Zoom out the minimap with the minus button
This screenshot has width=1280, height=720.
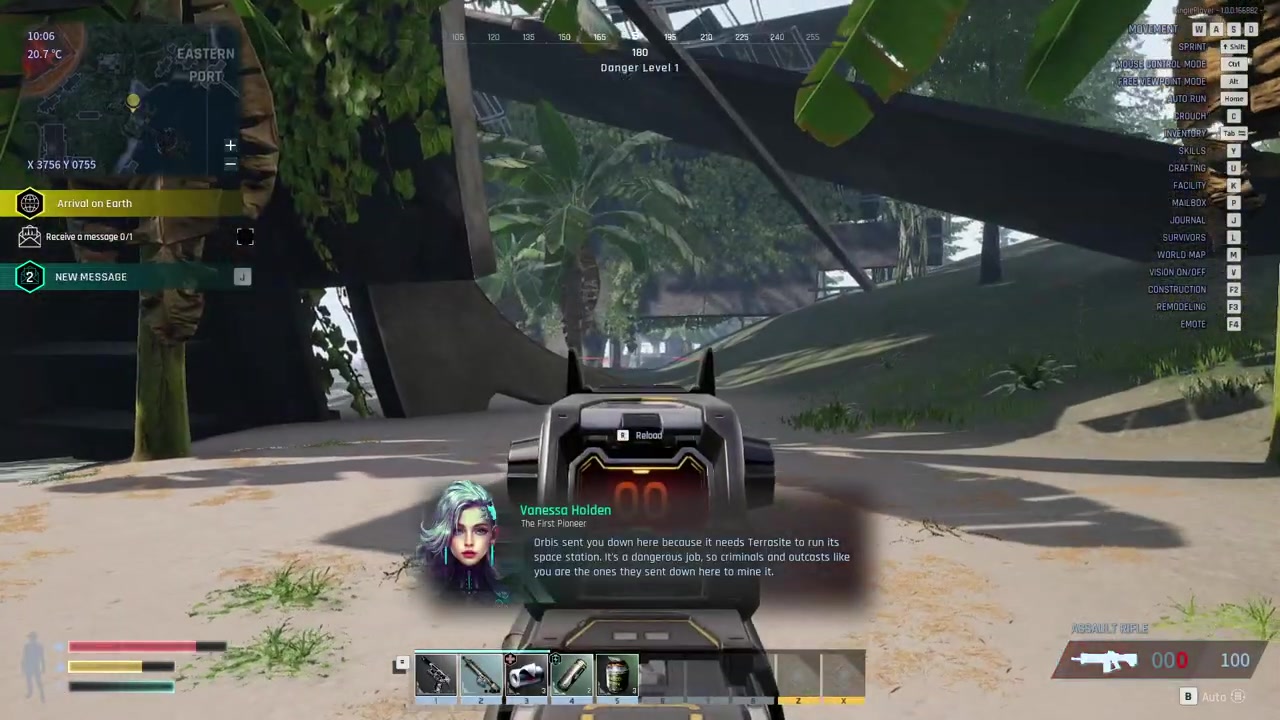(230, 164)
